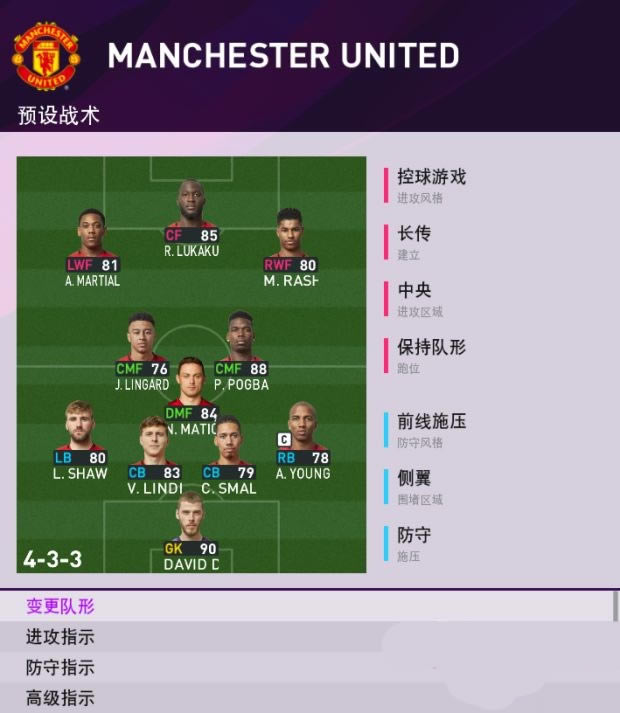Choose the 前线施压 defensive style setting
The width and height of the screenshot is (620, 713).
431,429
